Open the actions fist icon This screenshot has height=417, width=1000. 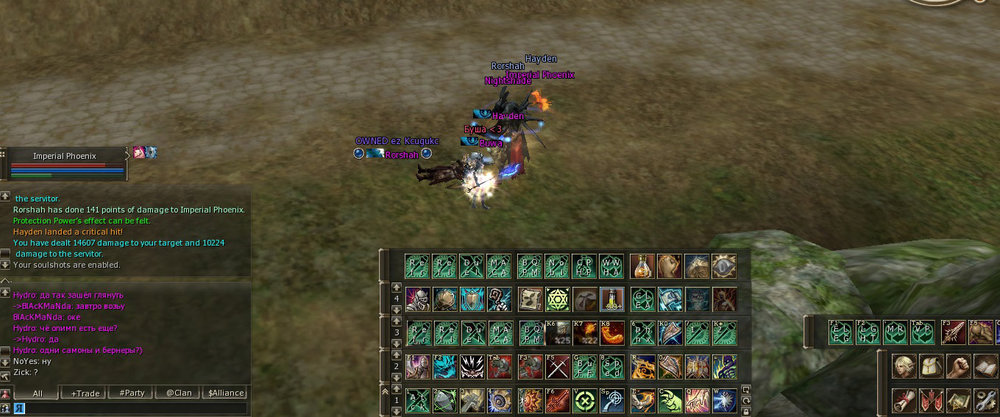click(x=957, y=366)
